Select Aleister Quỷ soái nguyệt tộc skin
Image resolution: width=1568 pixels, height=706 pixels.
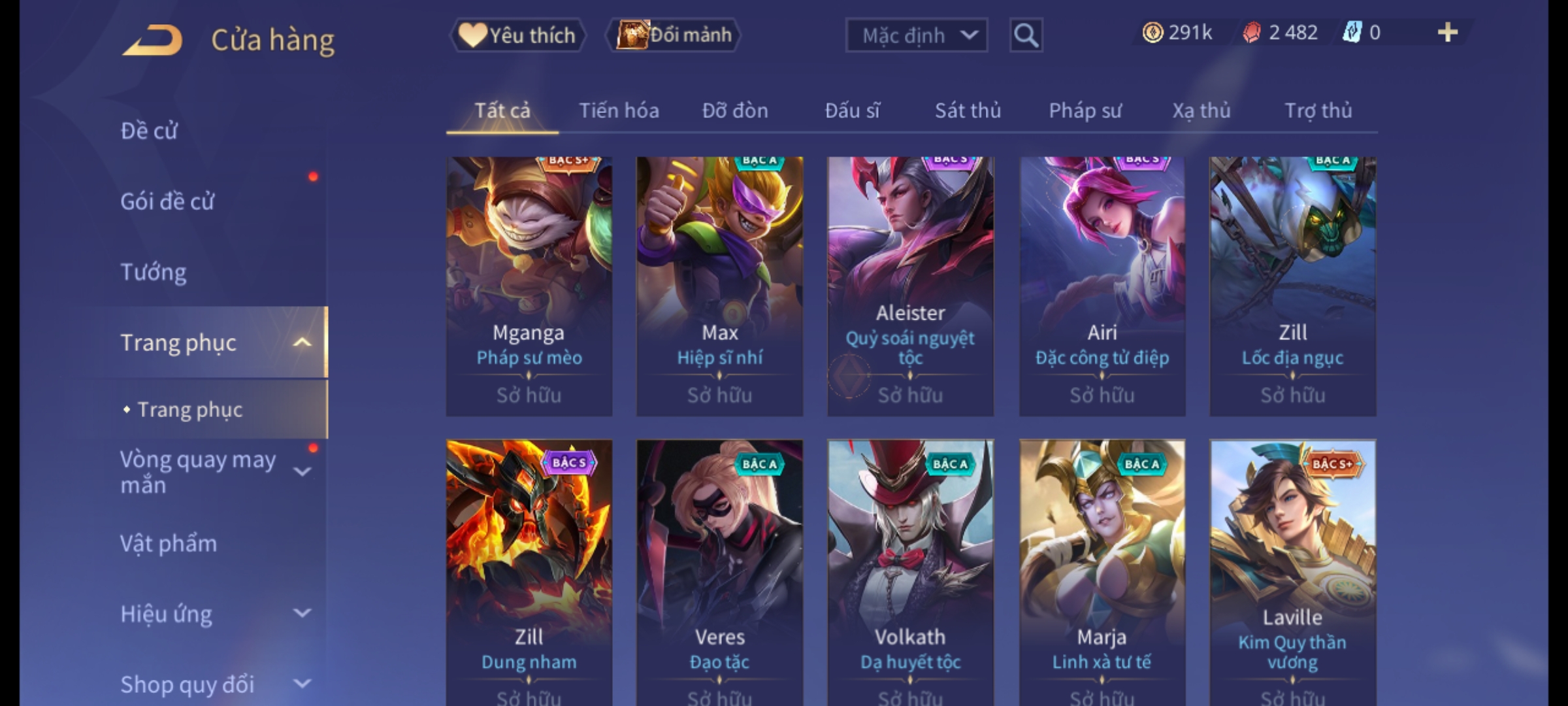coord(910,286)
